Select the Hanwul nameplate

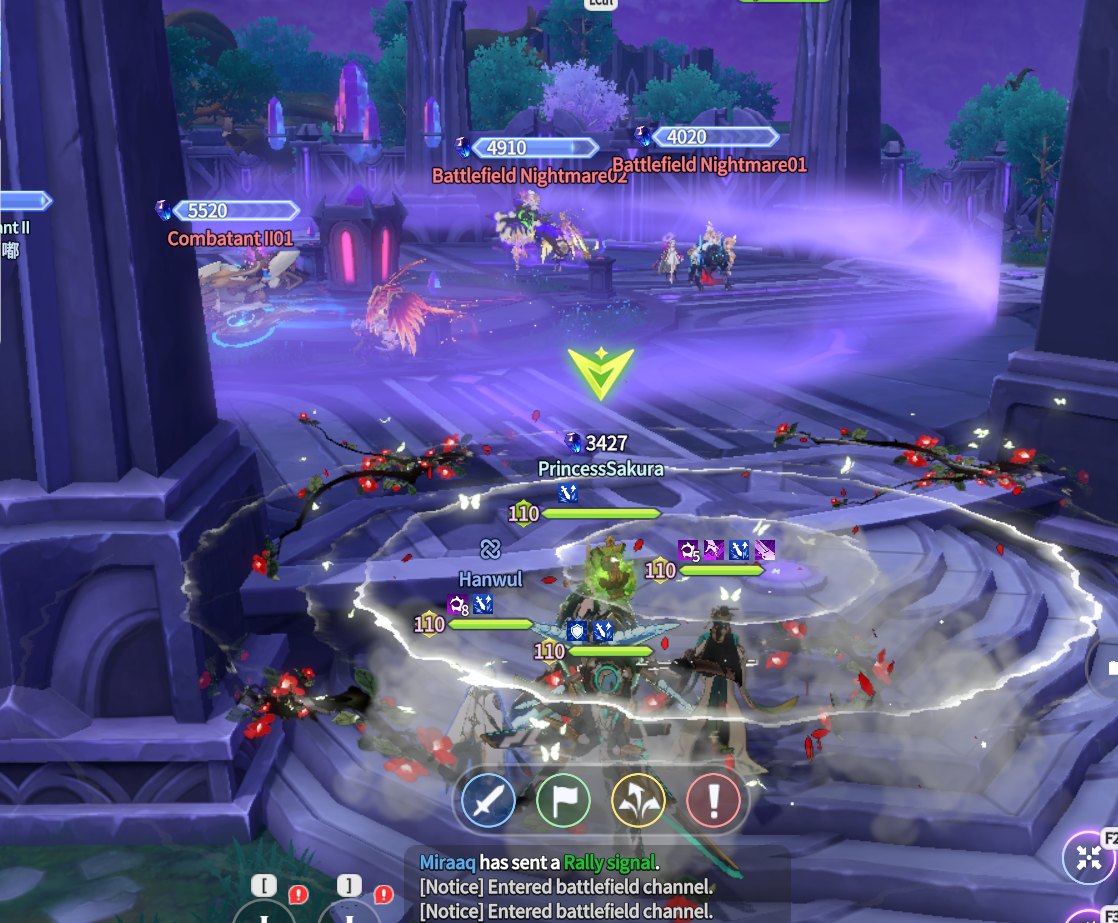click(x=490, y=579)
